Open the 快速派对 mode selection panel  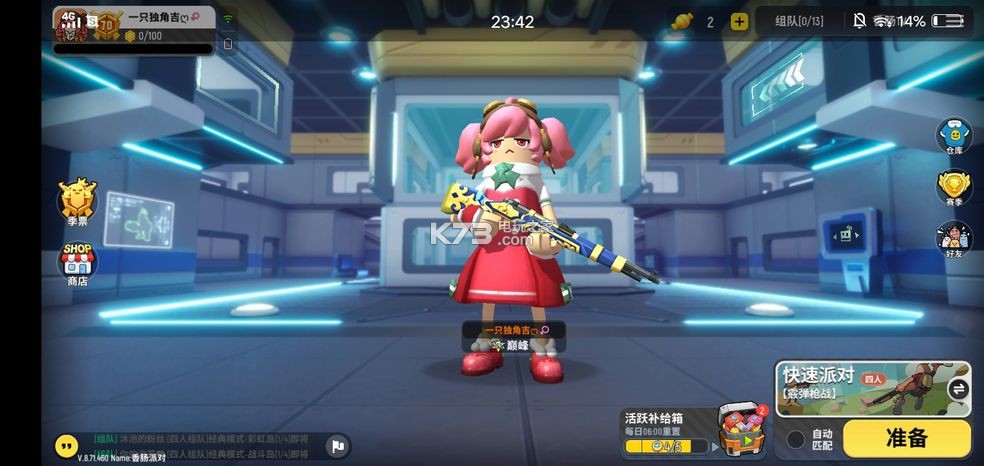858,388
